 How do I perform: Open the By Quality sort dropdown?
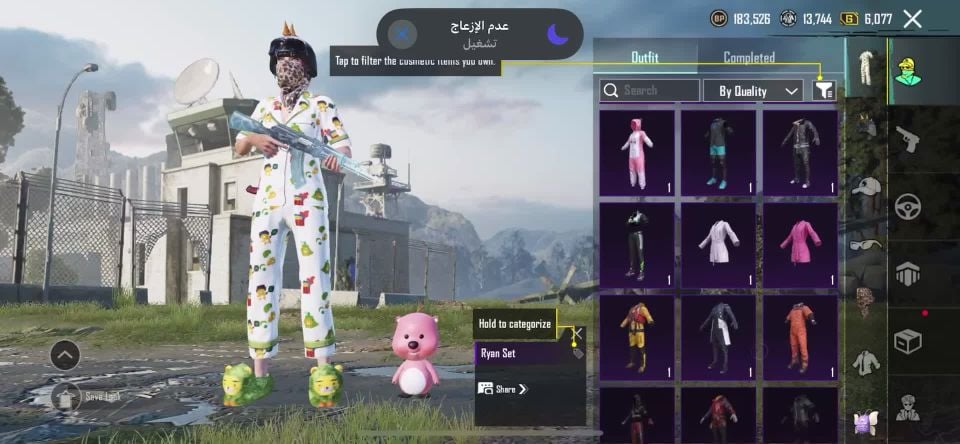click(x=753, y=91)
